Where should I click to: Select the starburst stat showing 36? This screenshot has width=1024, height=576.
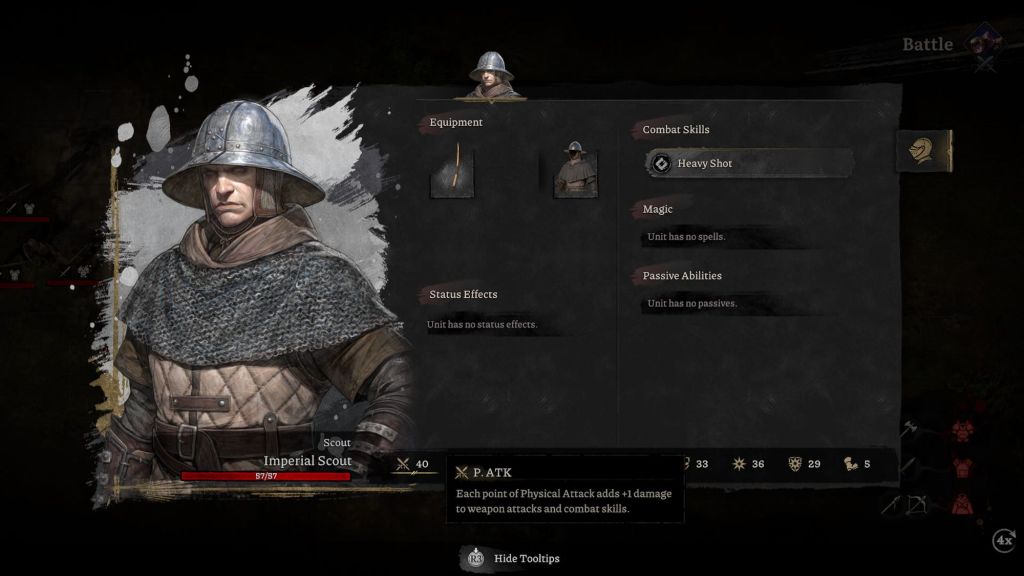coord(750,464)
